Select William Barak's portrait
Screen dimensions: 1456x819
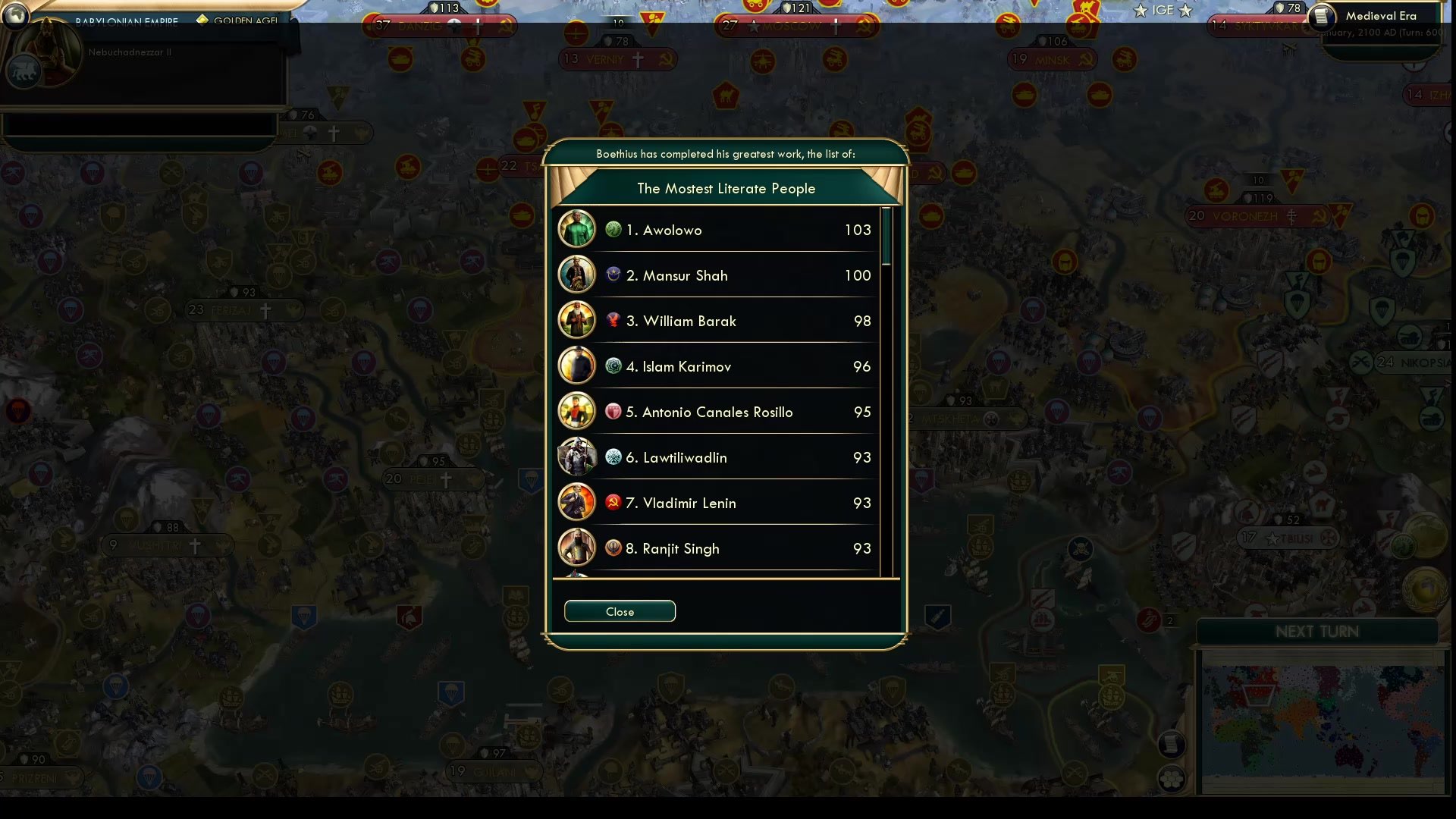click(x=577, y=320)
